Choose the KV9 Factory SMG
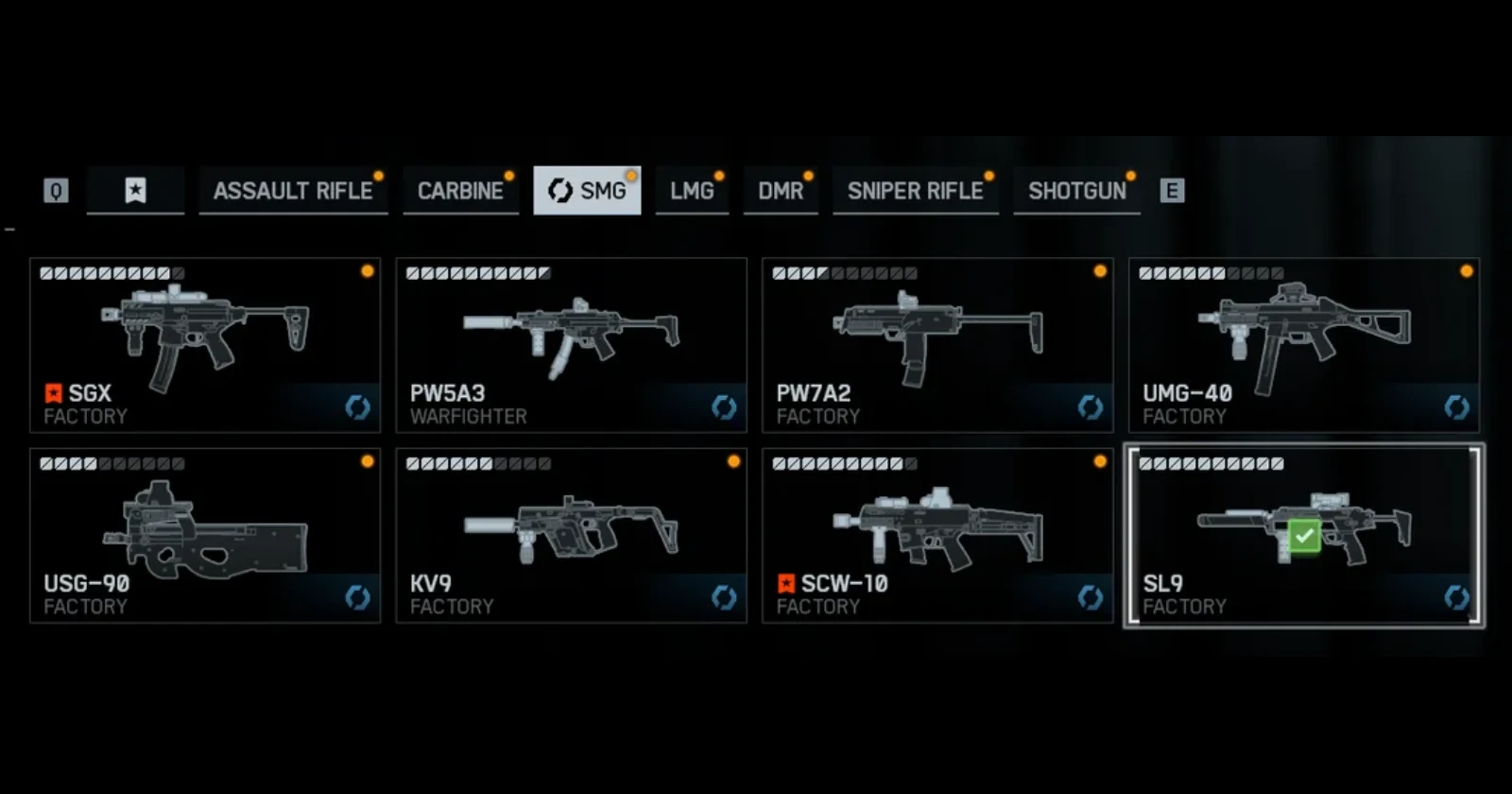1512x794 pixels. tap(571, 535)
